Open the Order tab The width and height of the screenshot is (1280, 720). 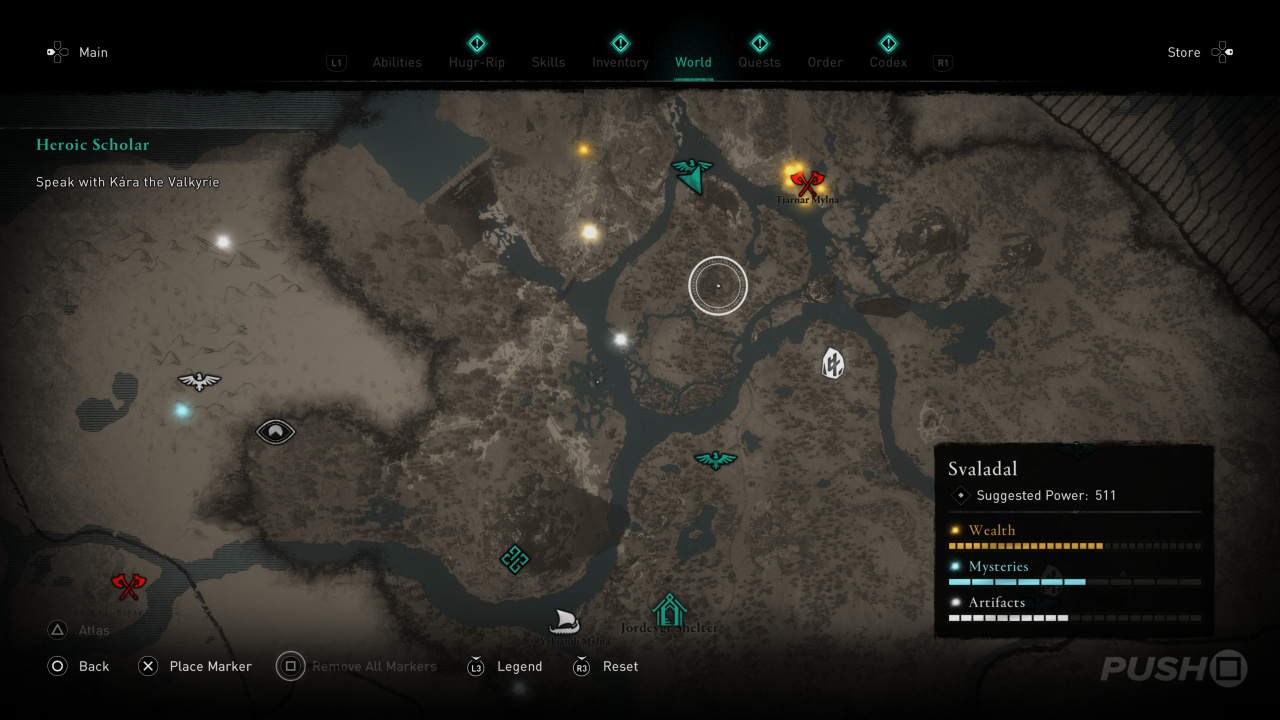(x=825, y=62)
